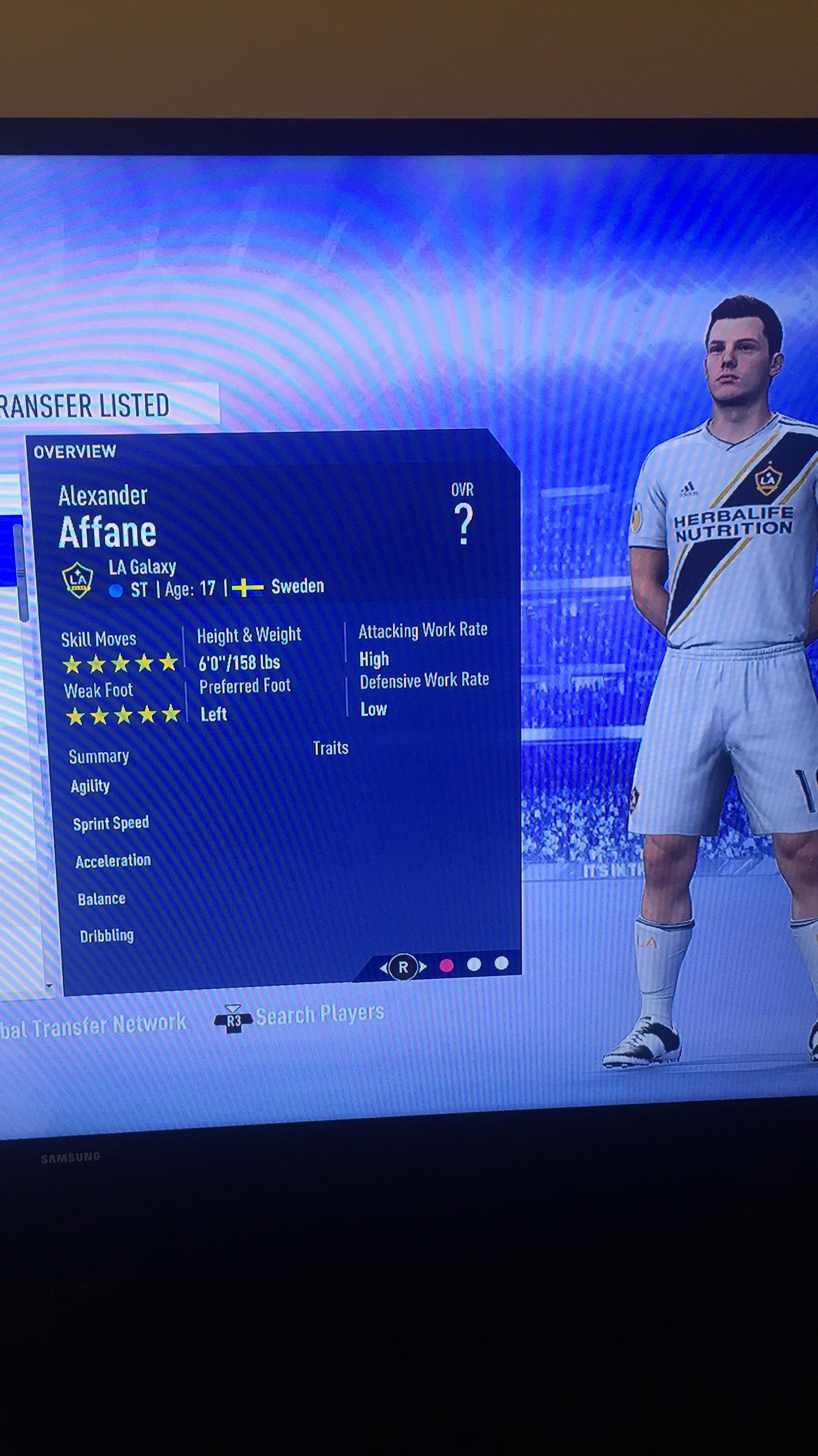Switch to the Overview tab
The height and width of the screenshot is (1456, 818).
pyautogui.click(x=74, y=450)
